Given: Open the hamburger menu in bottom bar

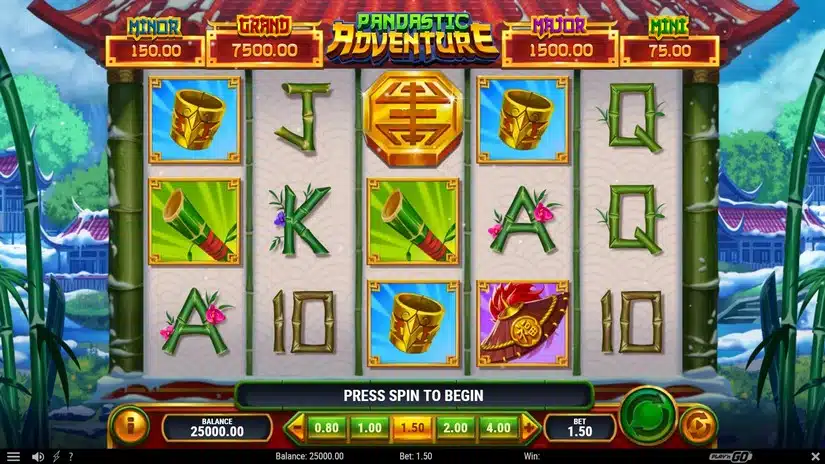Looking at the screenshot, I should click(x=13, y=457).
